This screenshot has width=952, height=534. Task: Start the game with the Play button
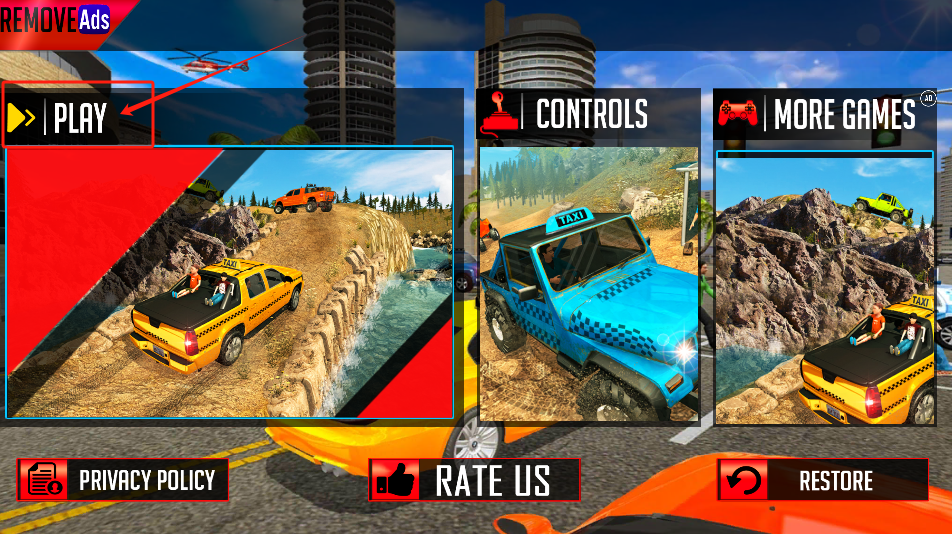click(78, 117)
